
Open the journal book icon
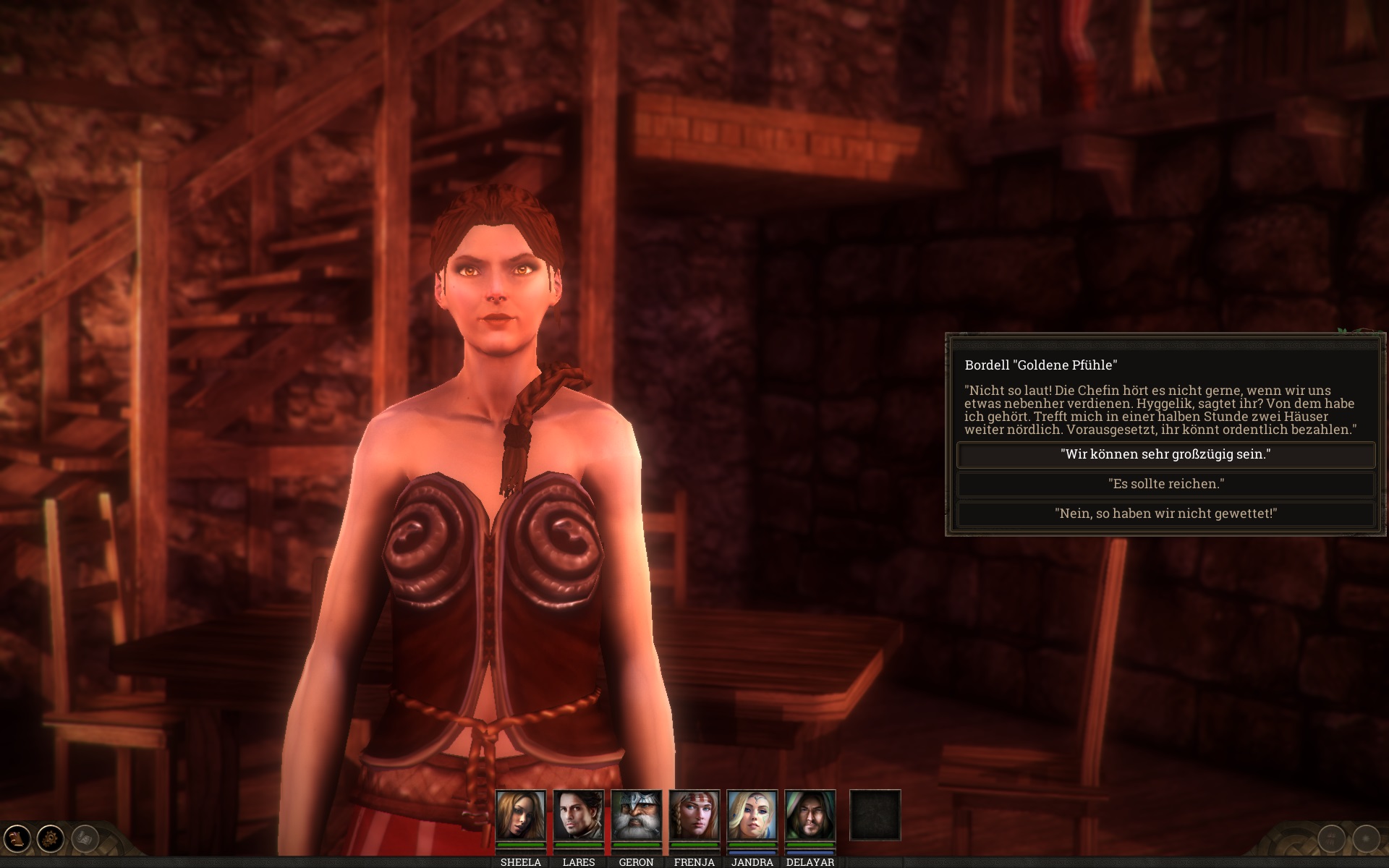[16, 839]
